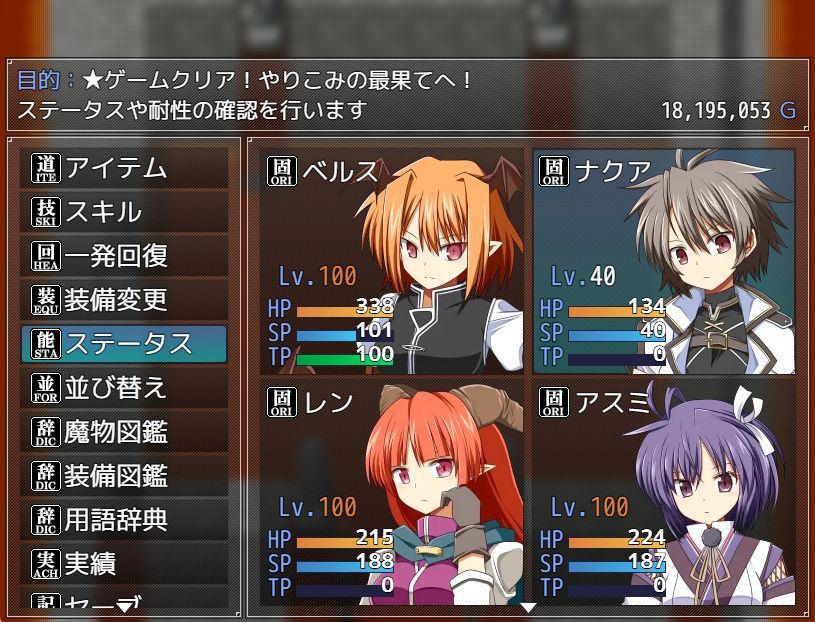The image size is (815, 622).
Task: Select the highlighted ステータス entry
Action: click(x=124, y=344)
